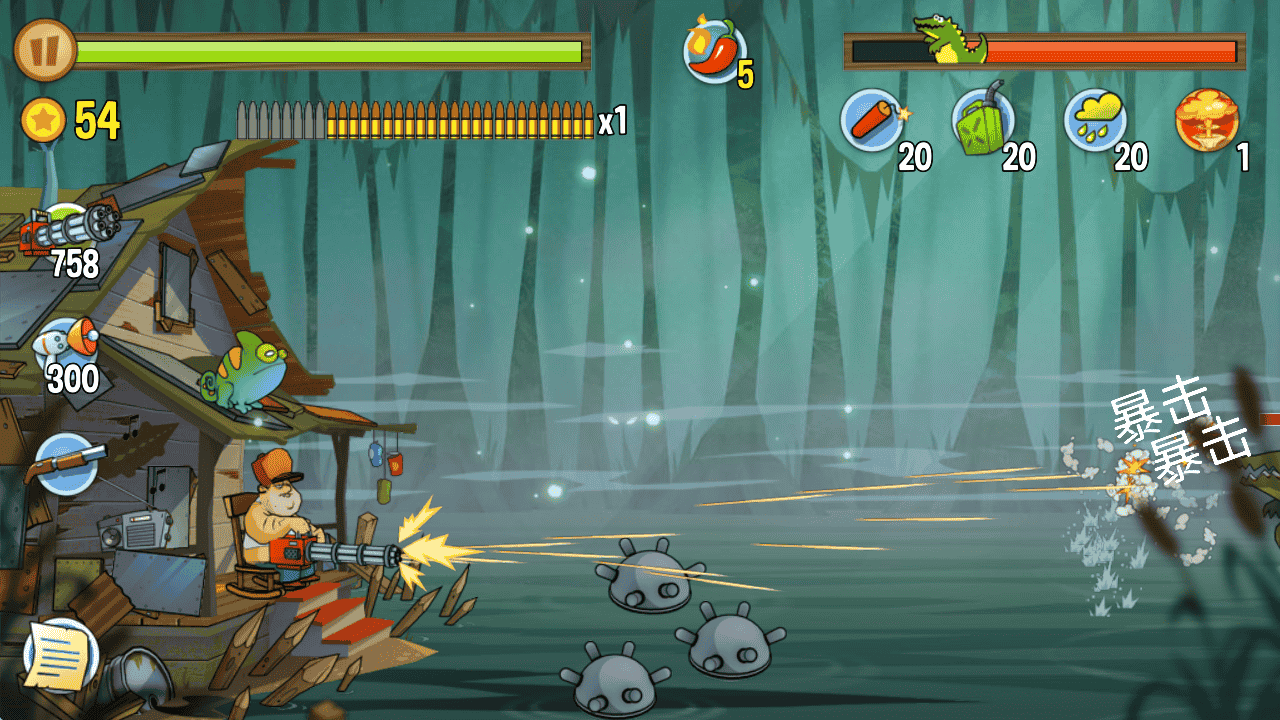Use the green gas canister
The height and width of the screenshot is (720, 1280).
point(983,120)
